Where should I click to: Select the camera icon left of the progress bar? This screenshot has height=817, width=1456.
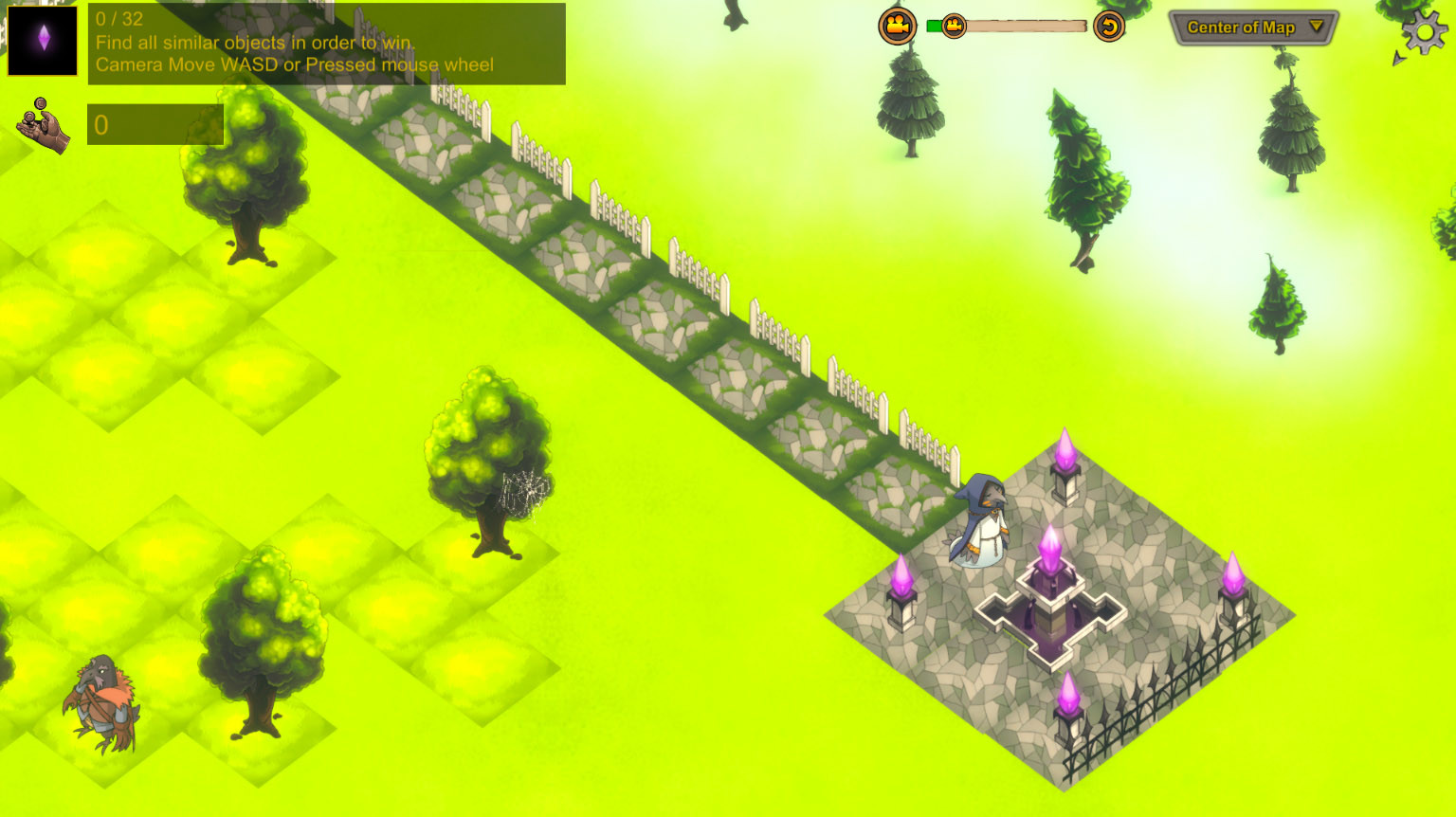point(897,27)
